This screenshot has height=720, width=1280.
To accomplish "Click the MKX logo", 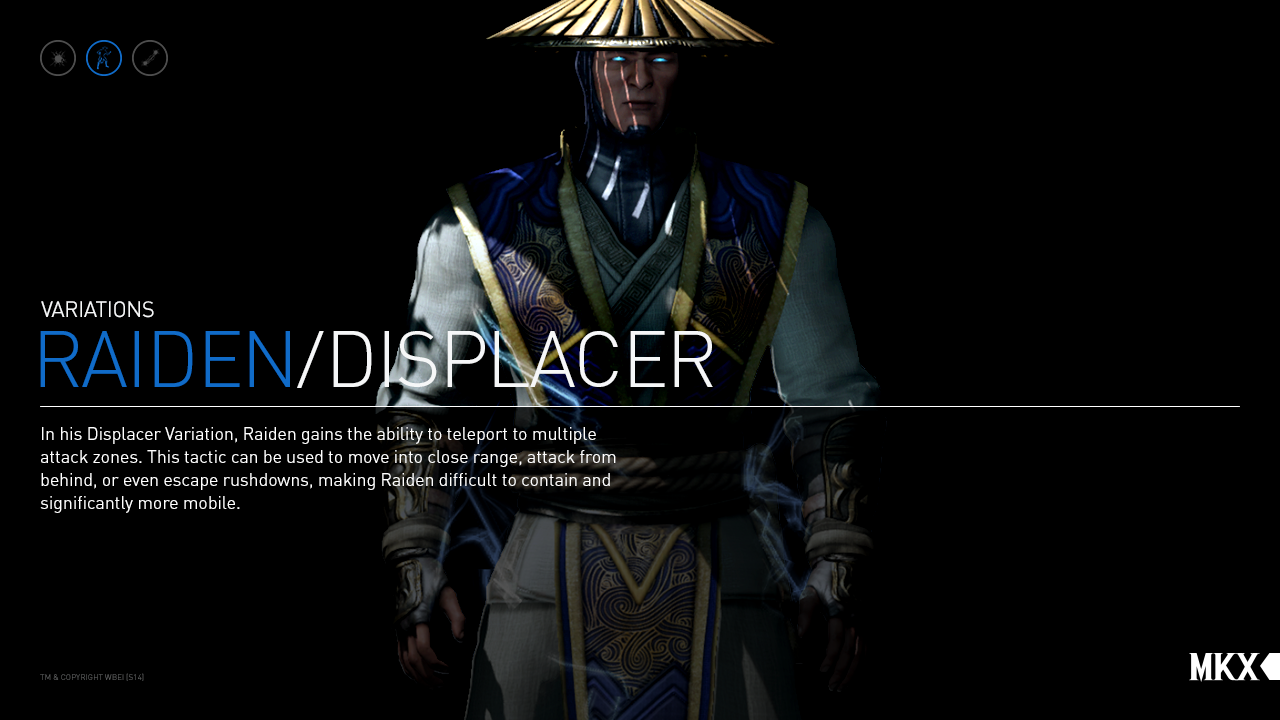I will click(x=1222, y=666).
